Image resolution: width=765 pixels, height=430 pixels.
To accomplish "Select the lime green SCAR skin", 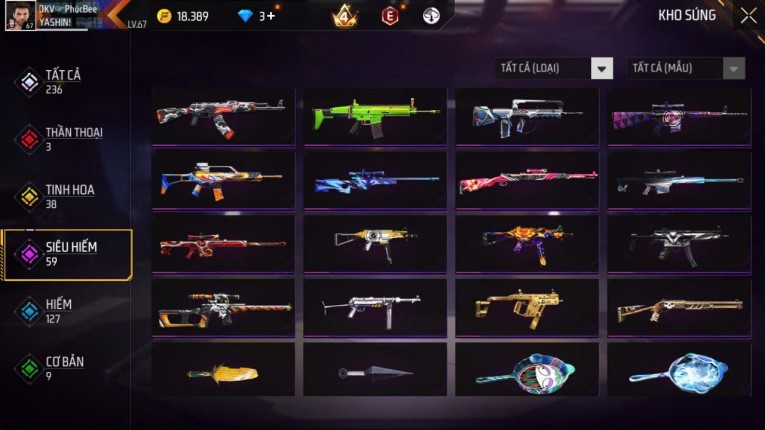I will point(375,116).
